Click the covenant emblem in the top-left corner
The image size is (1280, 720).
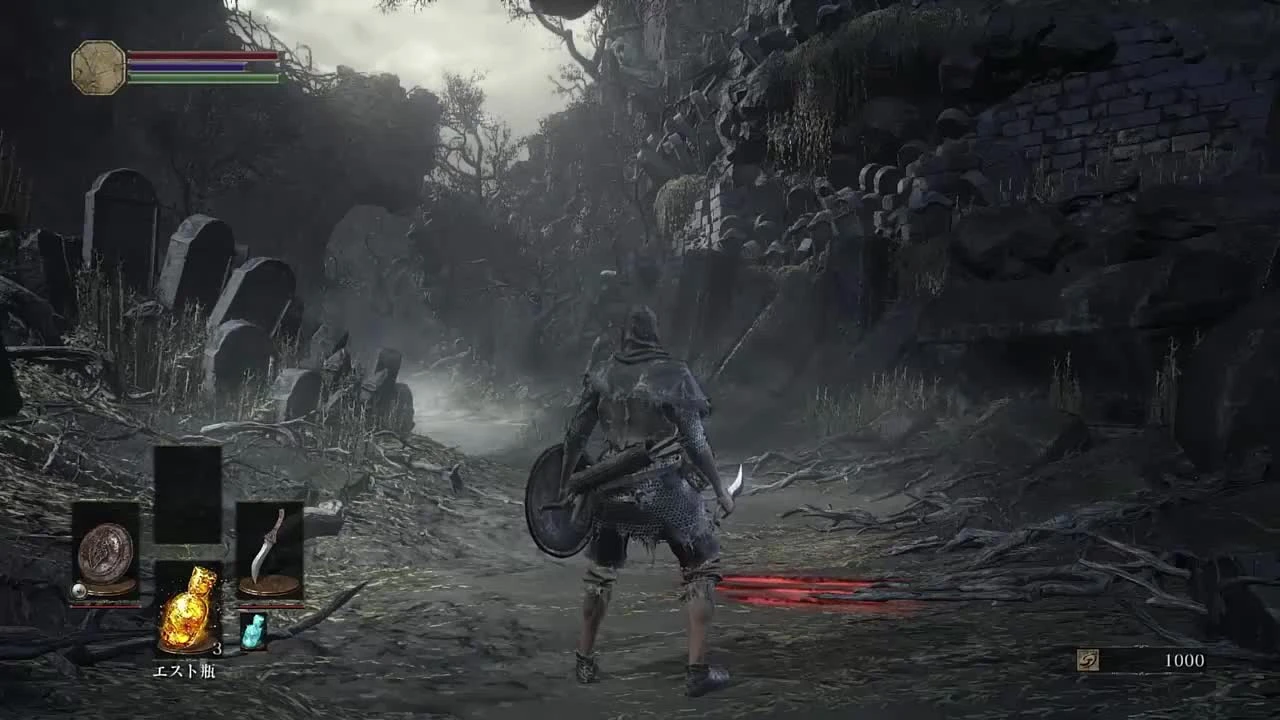(x=97, y=64)
